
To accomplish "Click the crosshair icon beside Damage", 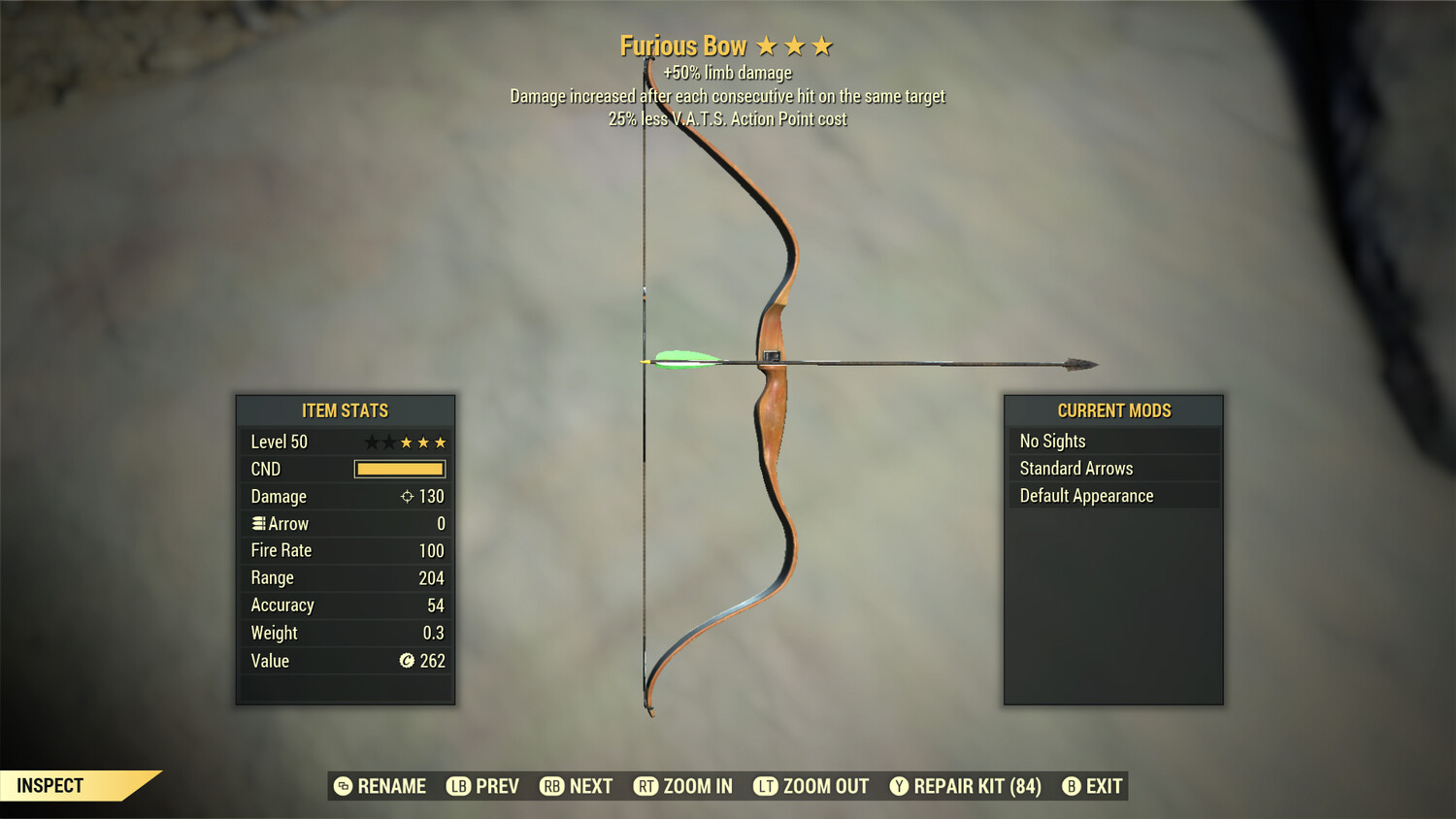I will click(408, 497).
